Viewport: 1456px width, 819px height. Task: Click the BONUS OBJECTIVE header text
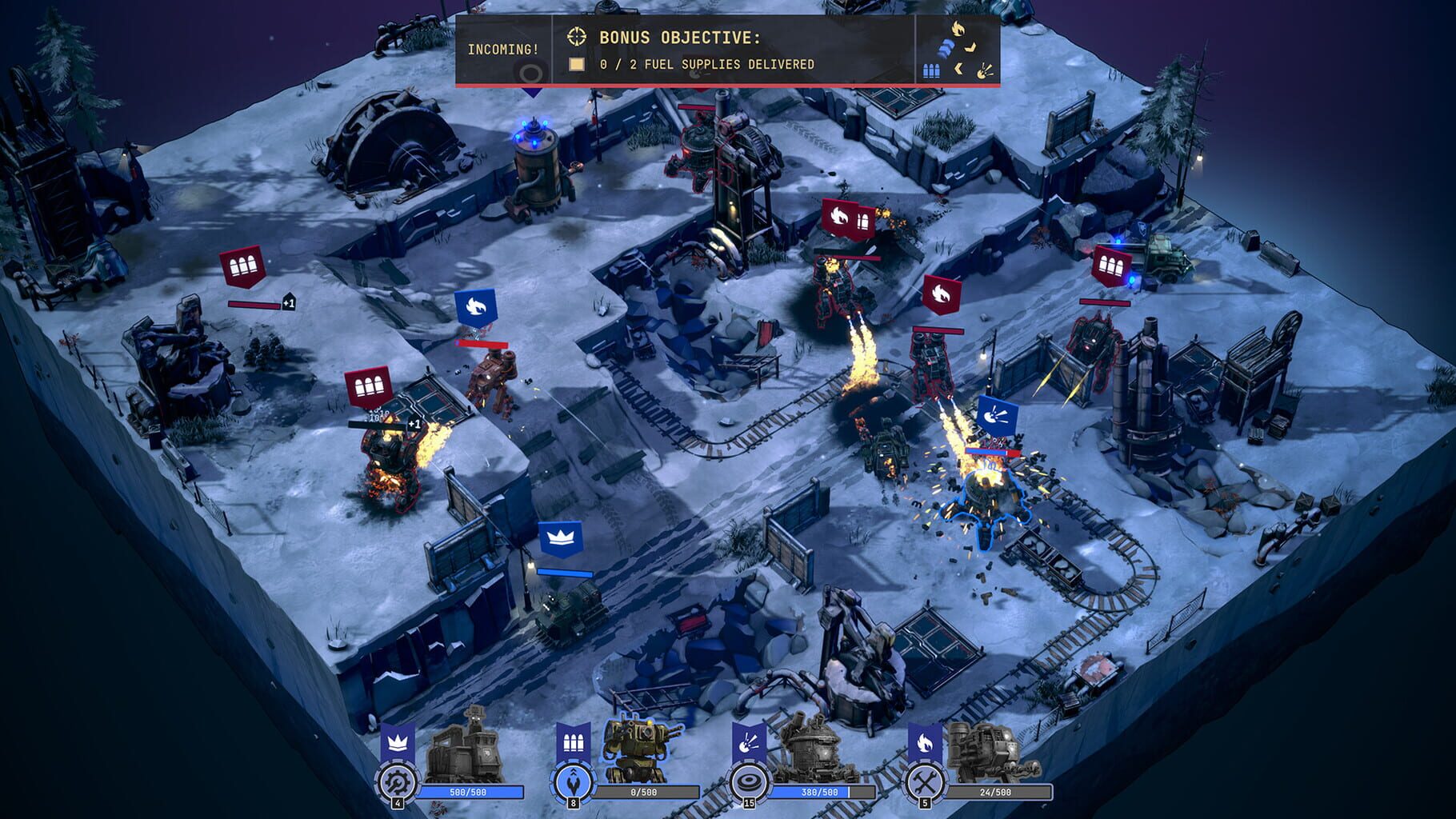click(681, 37)
